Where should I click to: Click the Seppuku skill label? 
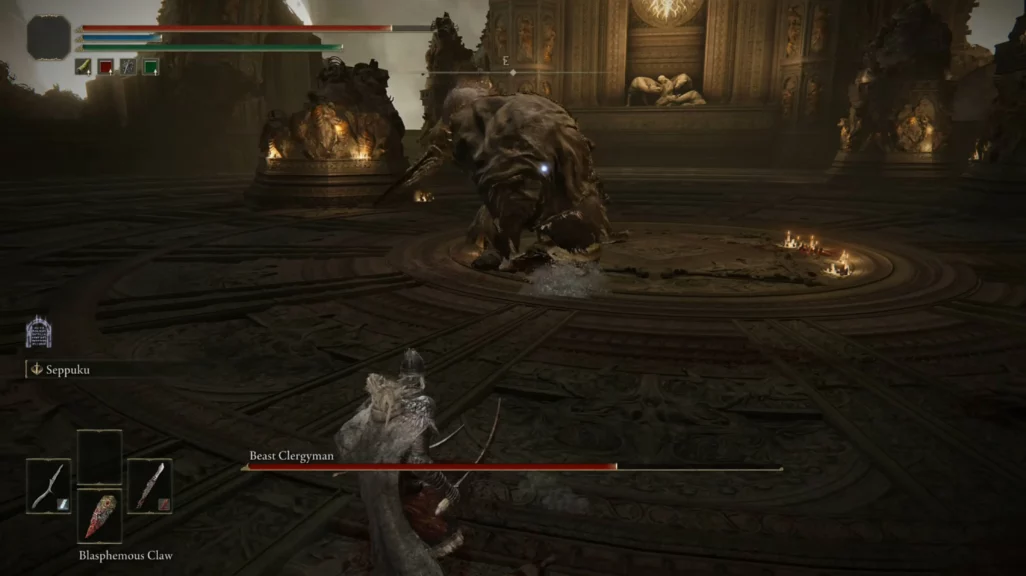coord(66,369)
